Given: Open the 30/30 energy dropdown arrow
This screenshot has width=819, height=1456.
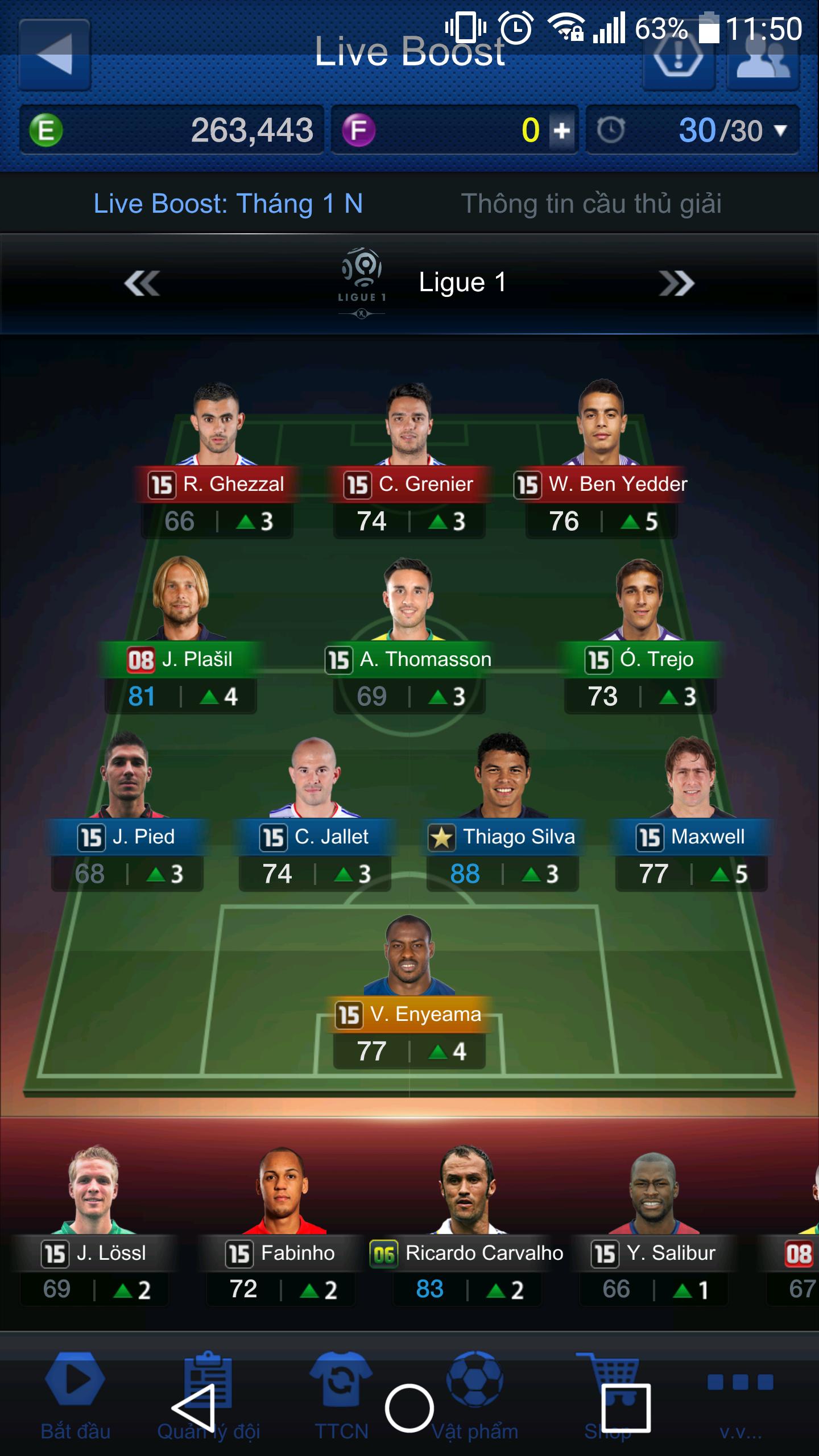Looking at the screenshot, I should 780,131.
